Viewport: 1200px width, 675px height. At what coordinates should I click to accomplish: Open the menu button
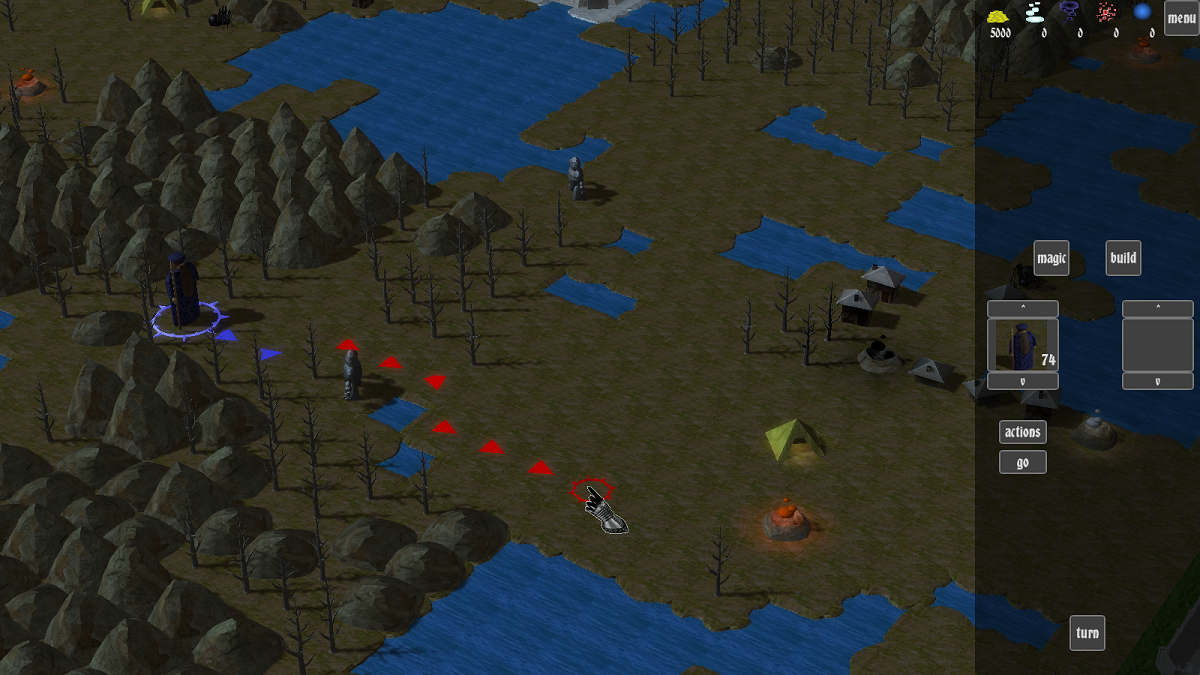(x=1181, y=18)
